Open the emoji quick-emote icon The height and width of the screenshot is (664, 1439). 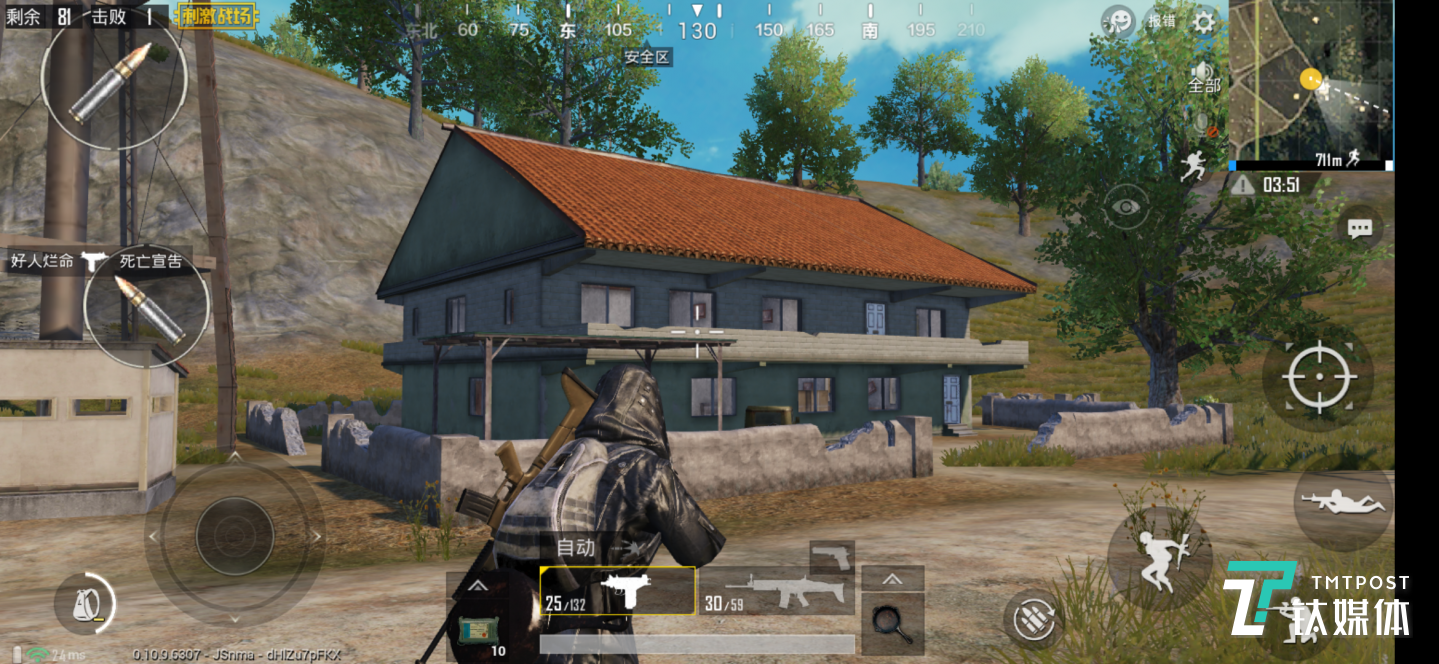[1118, 21]
